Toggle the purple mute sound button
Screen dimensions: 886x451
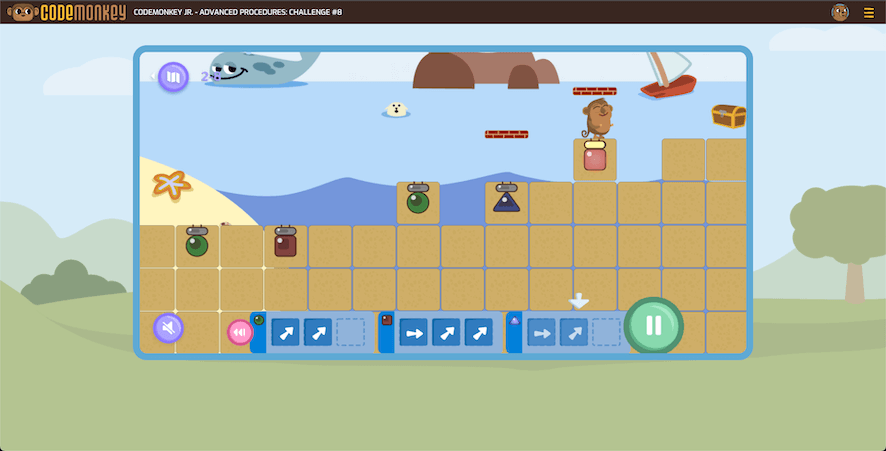click(x=168, y=328)
